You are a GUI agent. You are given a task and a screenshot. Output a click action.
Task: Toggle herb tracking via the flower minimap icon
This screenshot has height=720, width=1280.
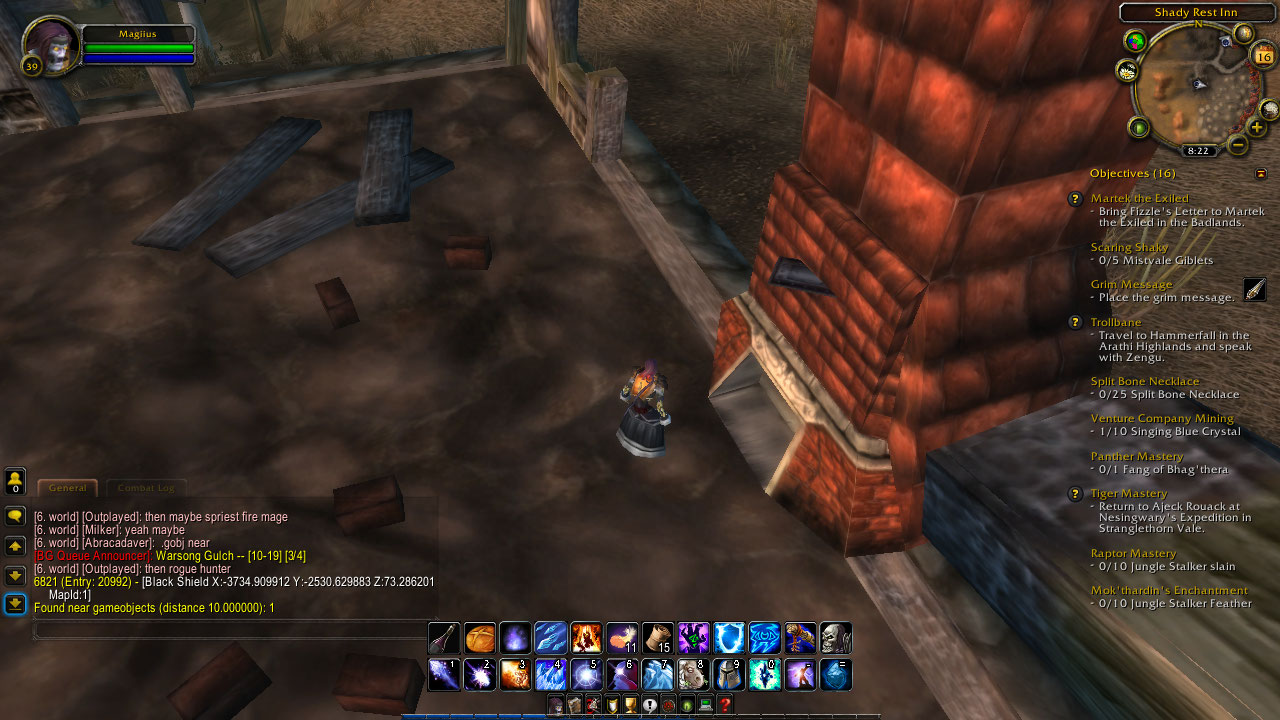pyautogui.click(x=1128, y=71)
